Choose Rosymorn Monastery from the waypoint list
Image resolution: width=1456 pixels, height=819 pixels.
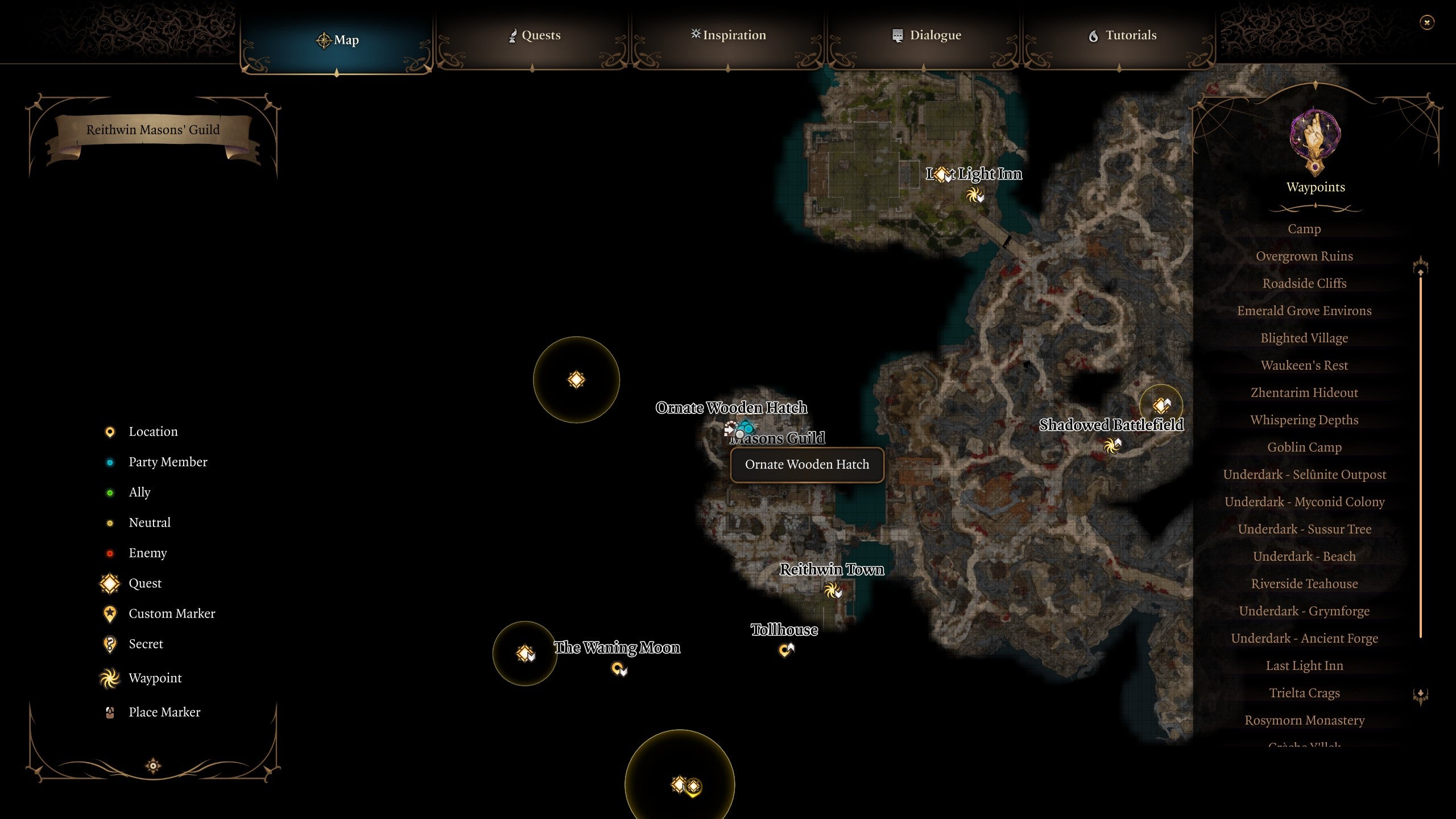coord(1305,720)
